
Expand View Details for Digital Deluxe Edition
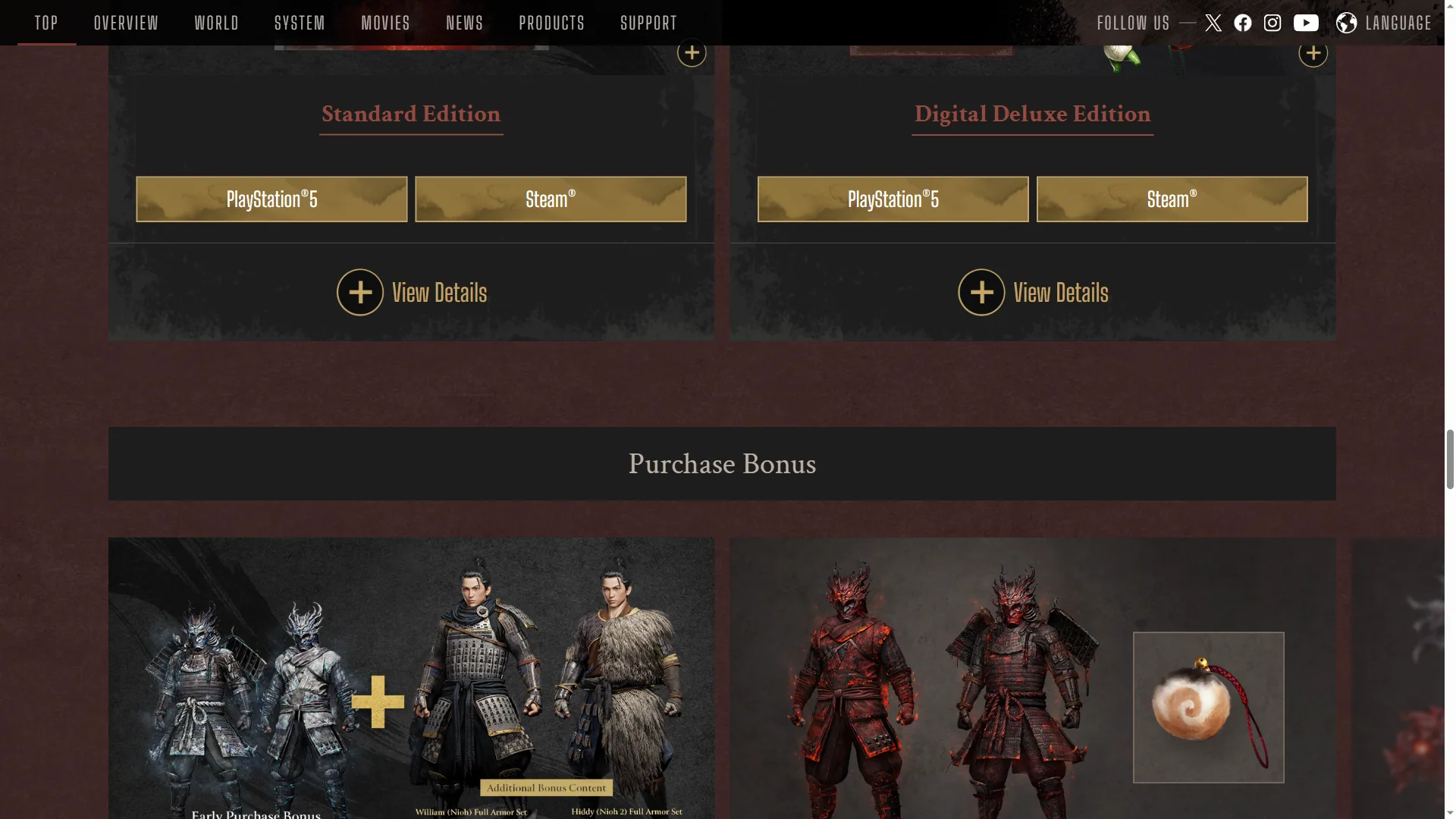coord(1033,292)
